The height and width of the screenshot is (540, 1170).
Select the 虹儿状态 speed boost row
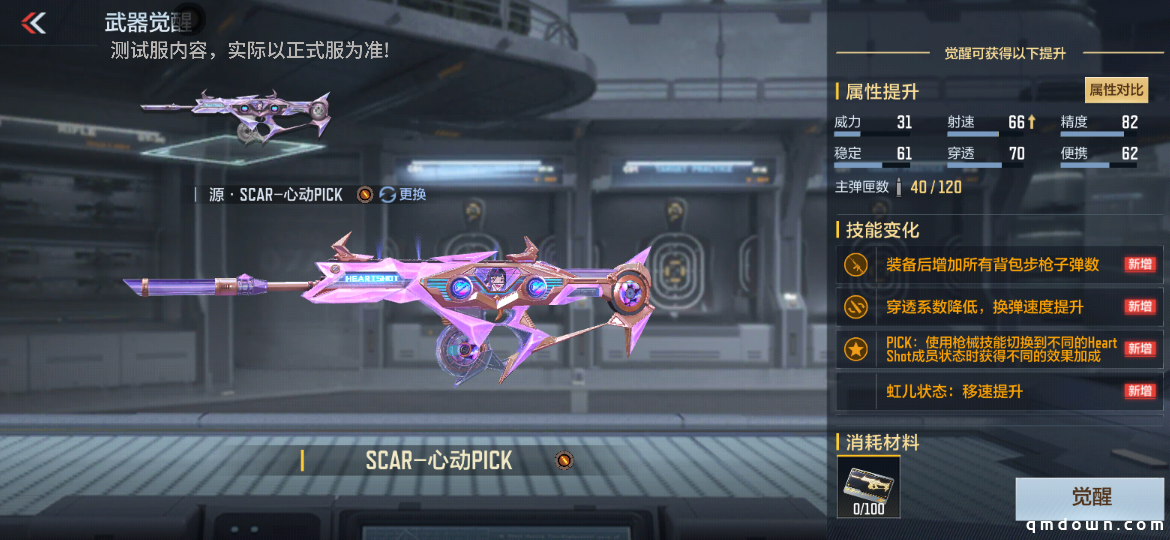coord(998,391)
